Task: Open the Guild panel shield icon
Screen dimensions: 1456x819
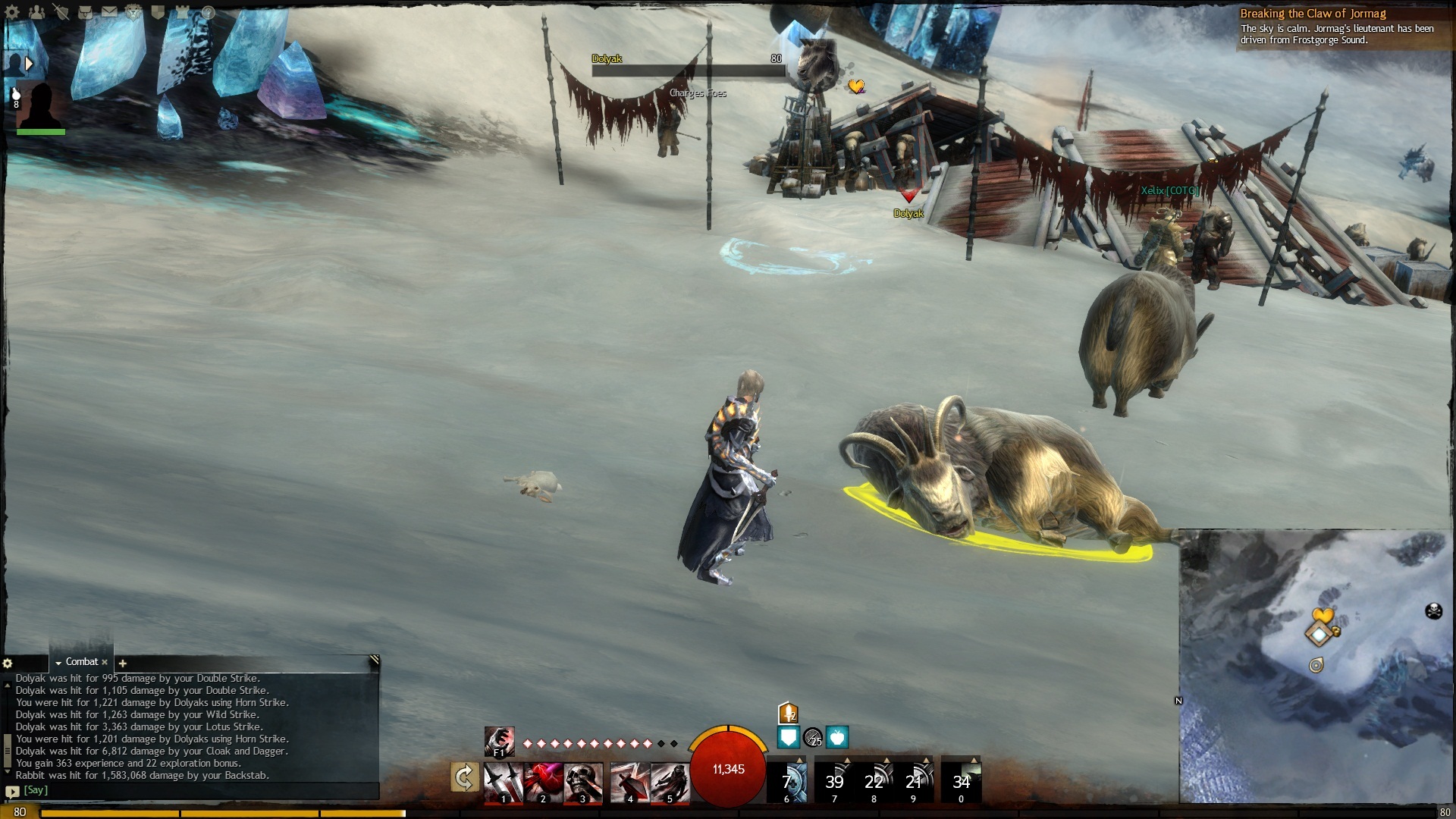Action: (x=158, y=12)
